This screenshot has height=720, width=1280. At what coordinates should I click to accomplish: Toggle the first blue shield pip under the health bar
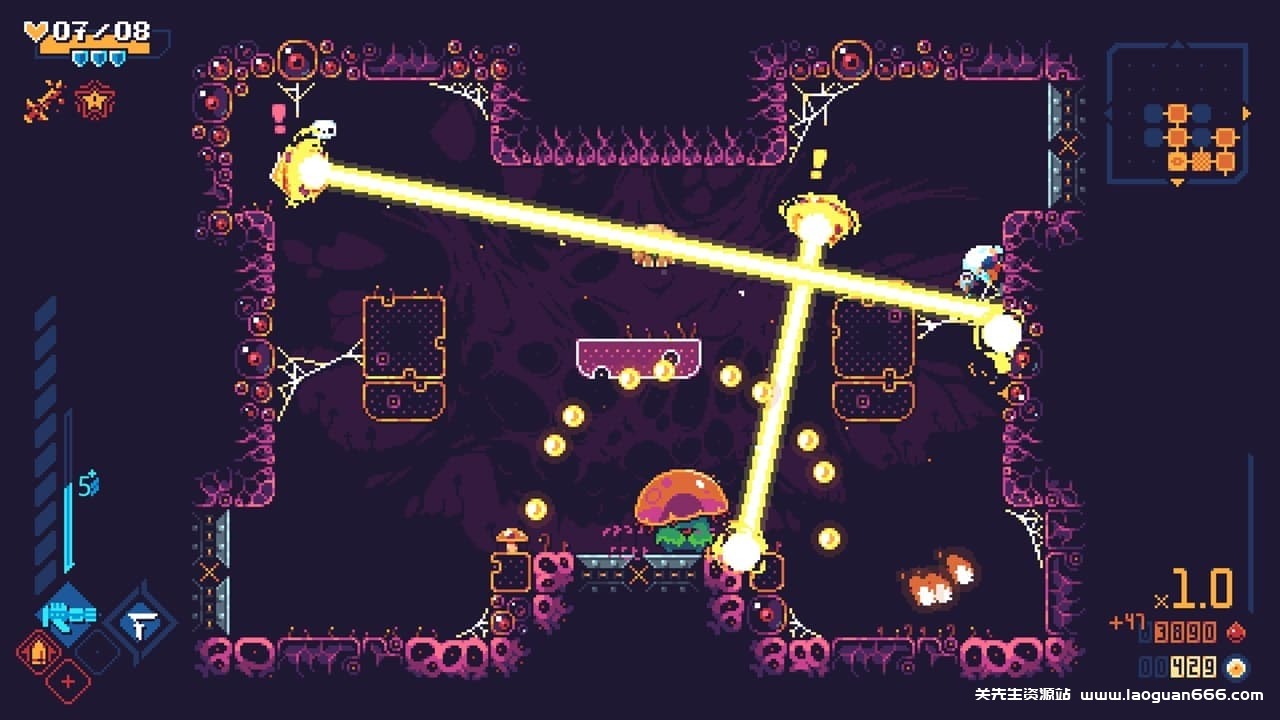coord(80,57)
